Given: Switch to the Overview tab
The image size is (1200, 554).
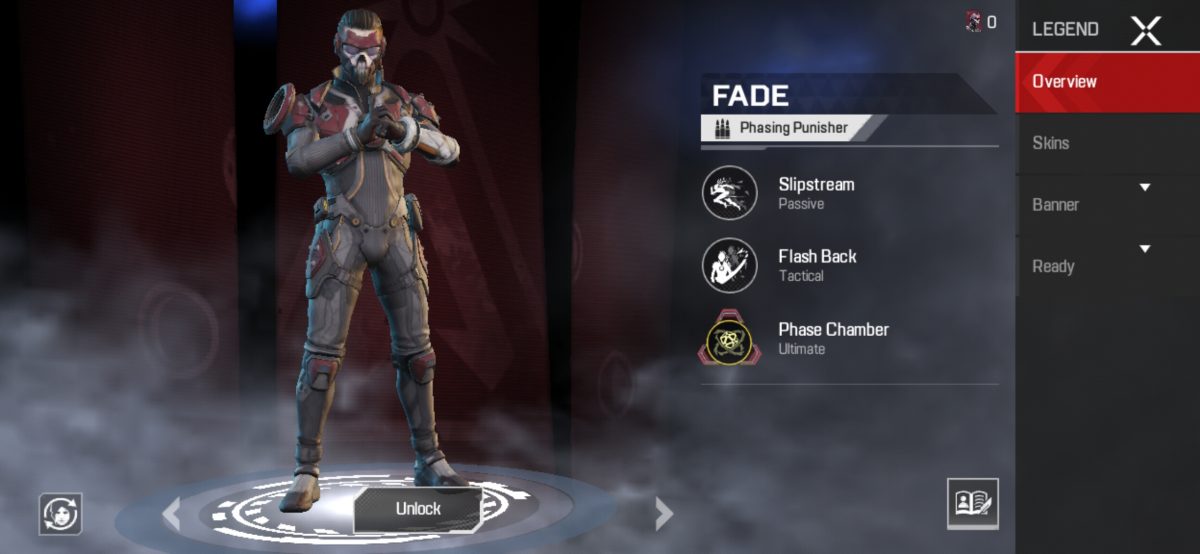Looking at the screenshot, I should [1107, 82].
